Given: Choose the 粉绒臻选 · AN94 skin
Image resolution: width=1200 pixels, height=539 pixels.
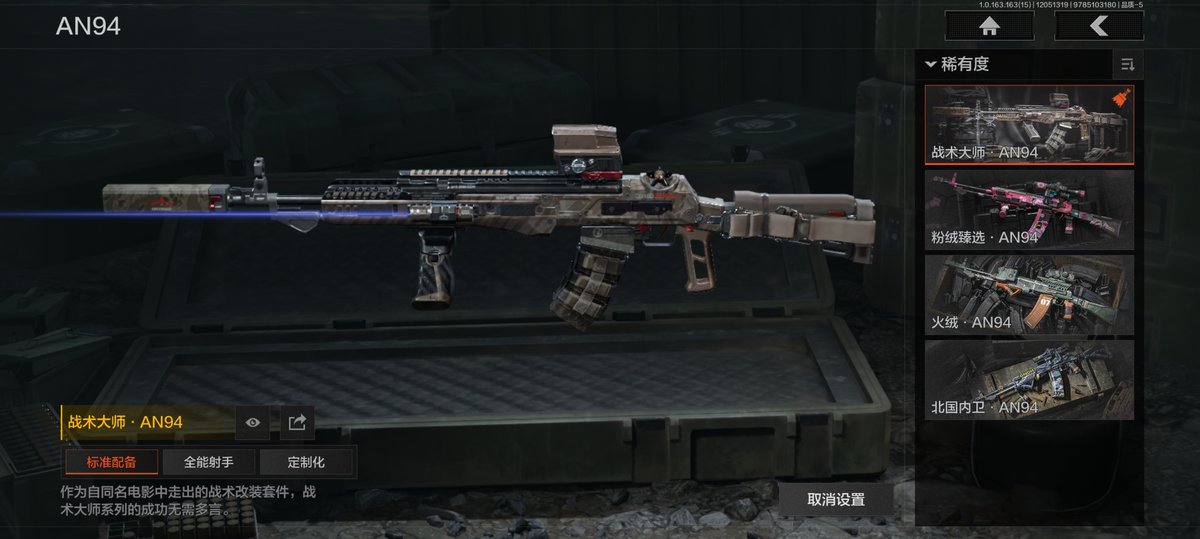Looking at the screenshot, I should [x=1029, y=209].
